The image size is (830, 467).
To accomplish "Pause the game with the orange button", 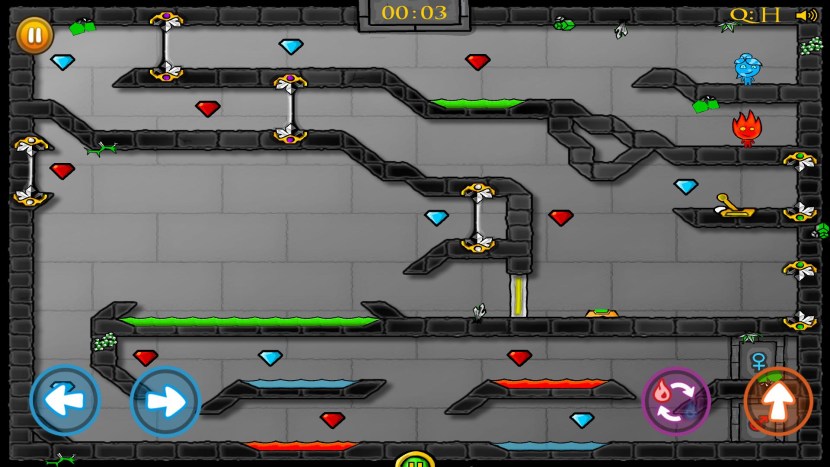I will 34,35.
